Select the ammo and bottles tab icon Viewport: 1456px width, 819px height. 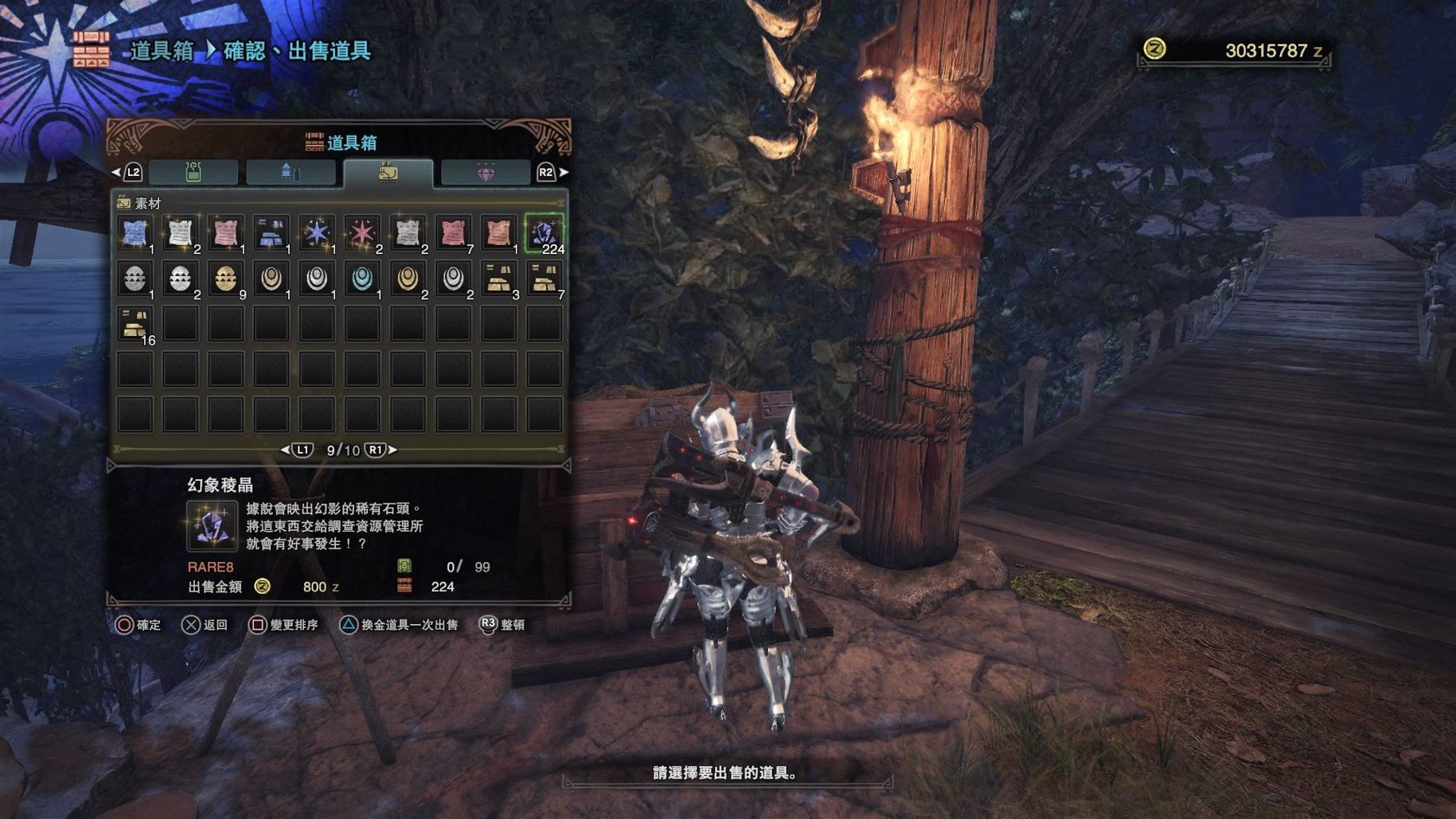click(291, 173)
